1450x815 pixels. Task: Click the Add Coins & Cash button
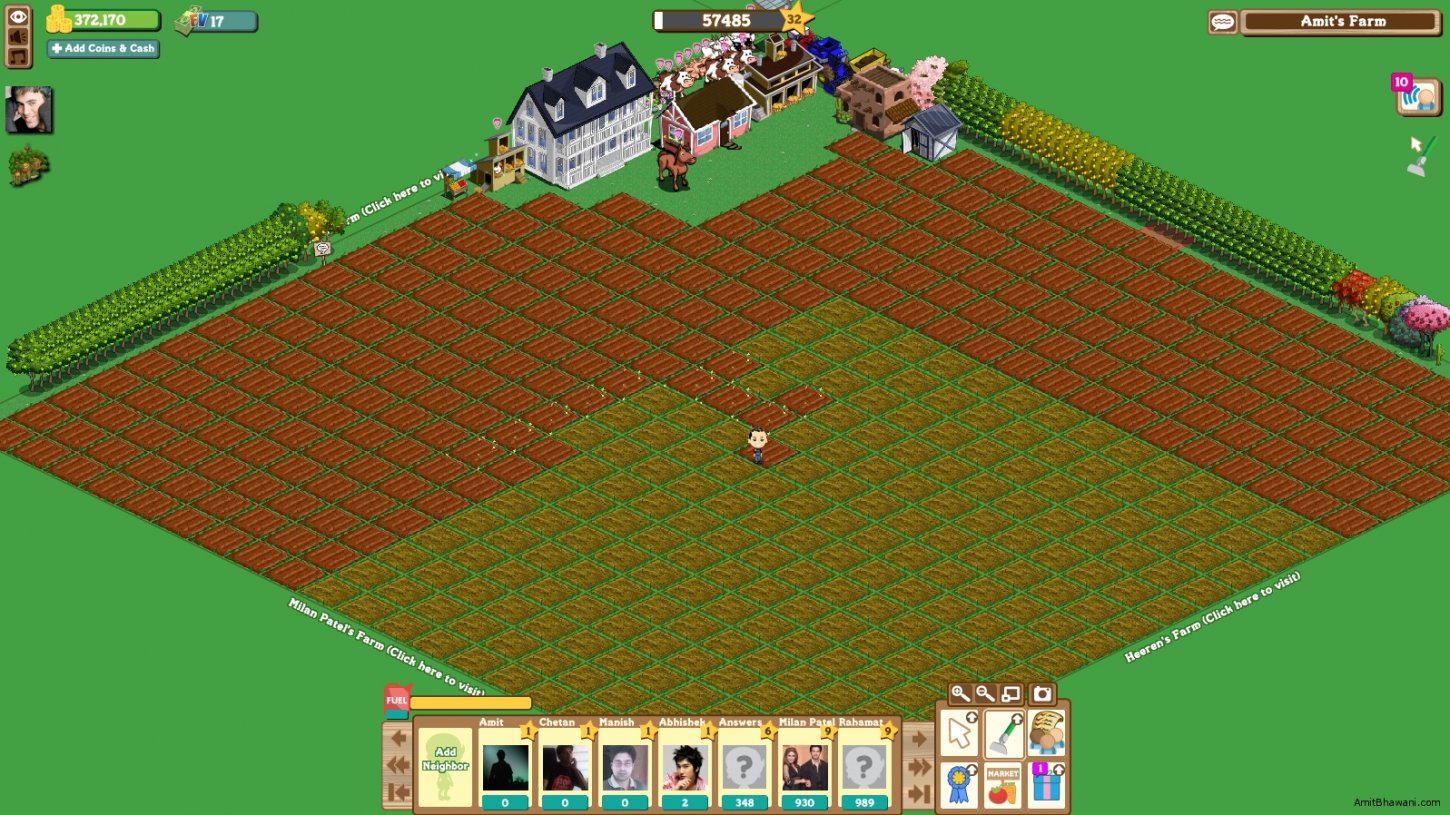103,49
